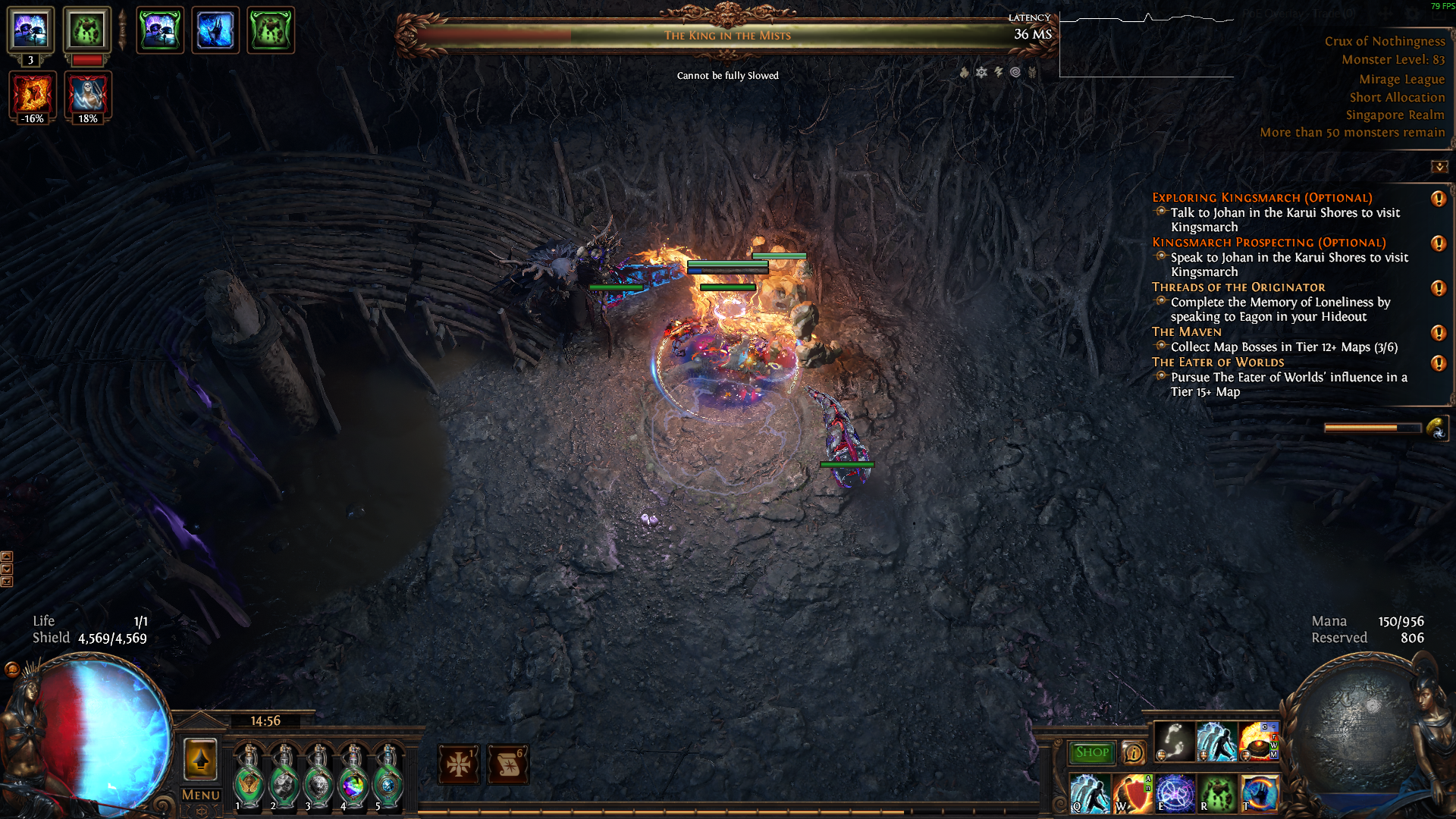Select the footprints move skill slot

pos(1174,742)
